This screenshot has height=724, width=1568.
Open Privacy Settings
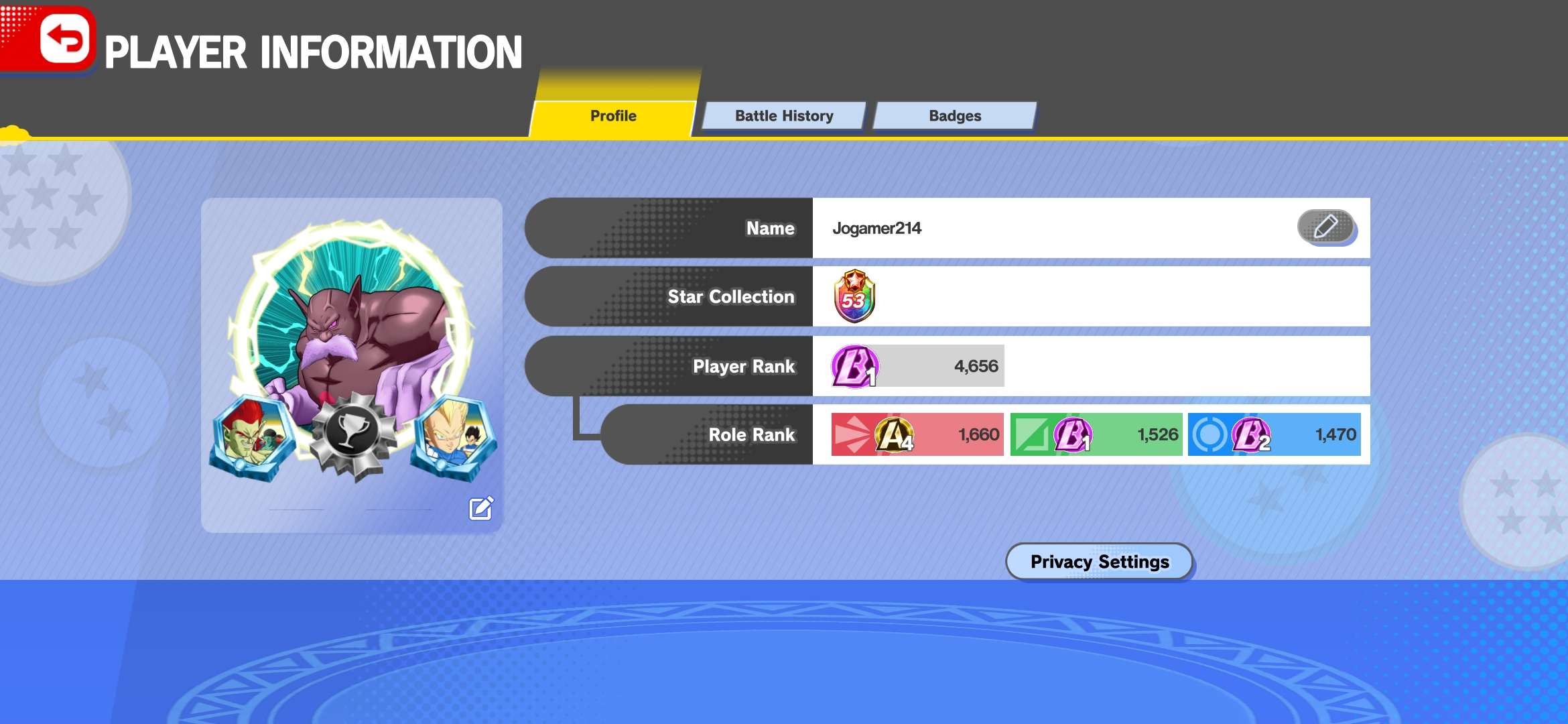pos(1099,561)
